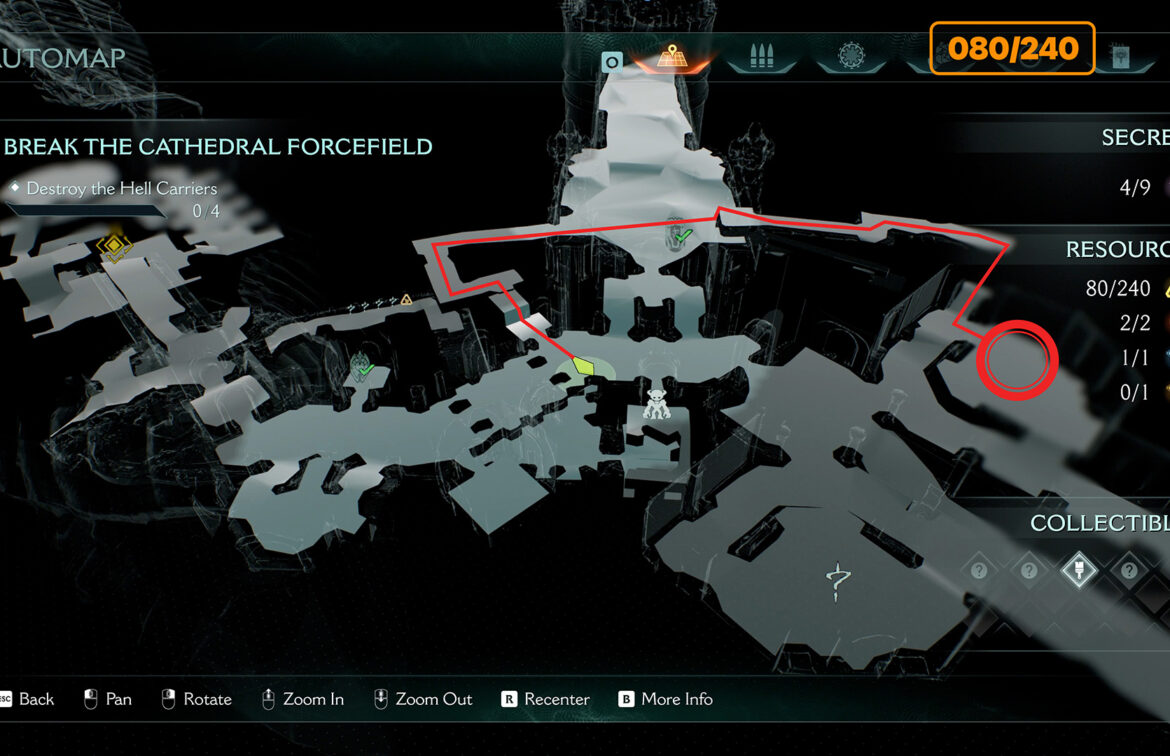Screen dimensions: 1170x756
Task: Click the green checkmark marker below top corridor
Action: [681, 235]
